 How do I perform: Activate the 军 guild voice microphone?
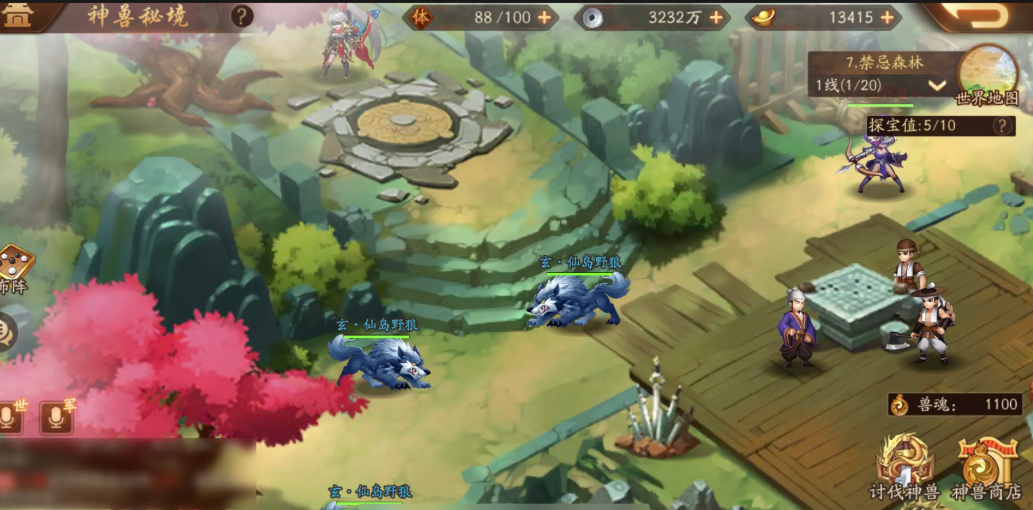(57, 416)
